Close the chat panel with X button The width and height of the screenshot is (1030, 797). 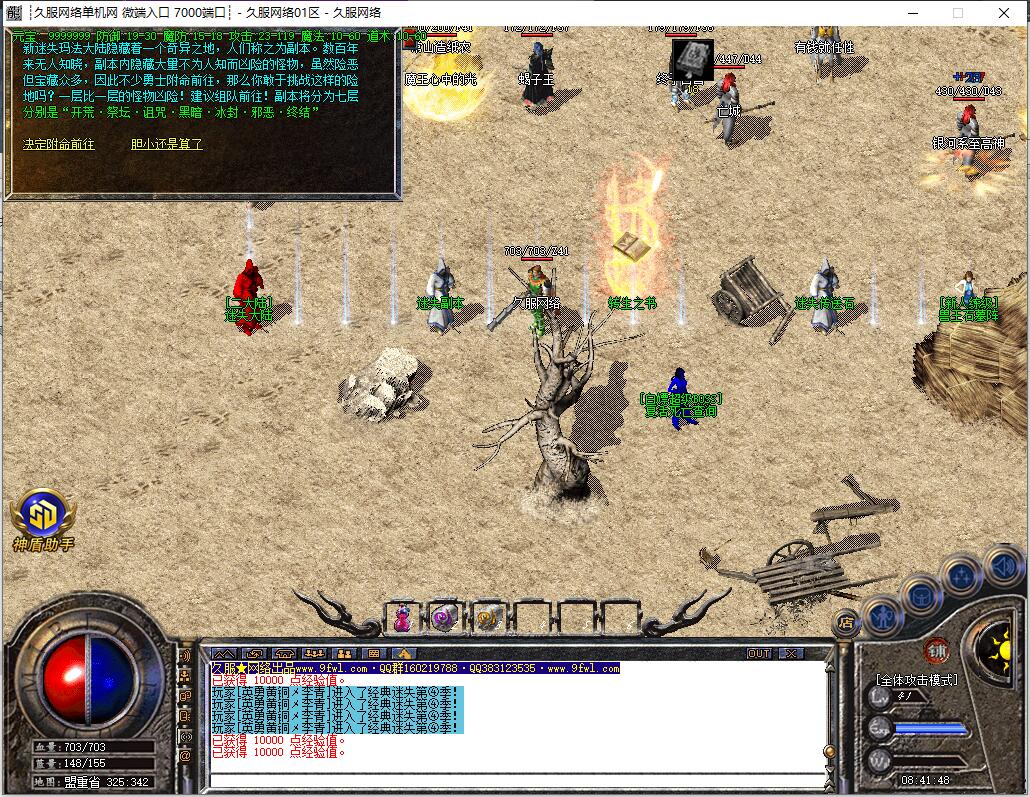click(x=791, y=653)
